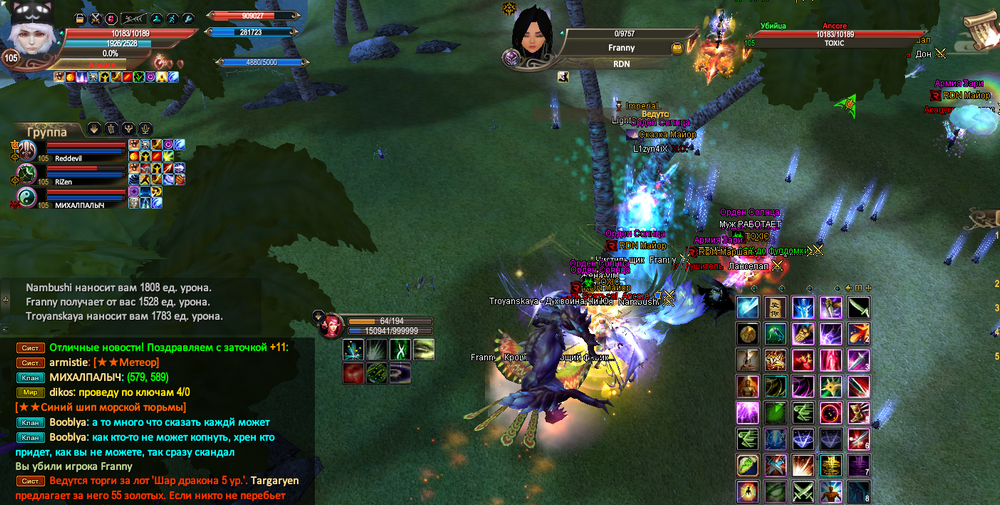1000x505 pixels.
Task: Click the running figure icon by the portrait
Action: 173,18
